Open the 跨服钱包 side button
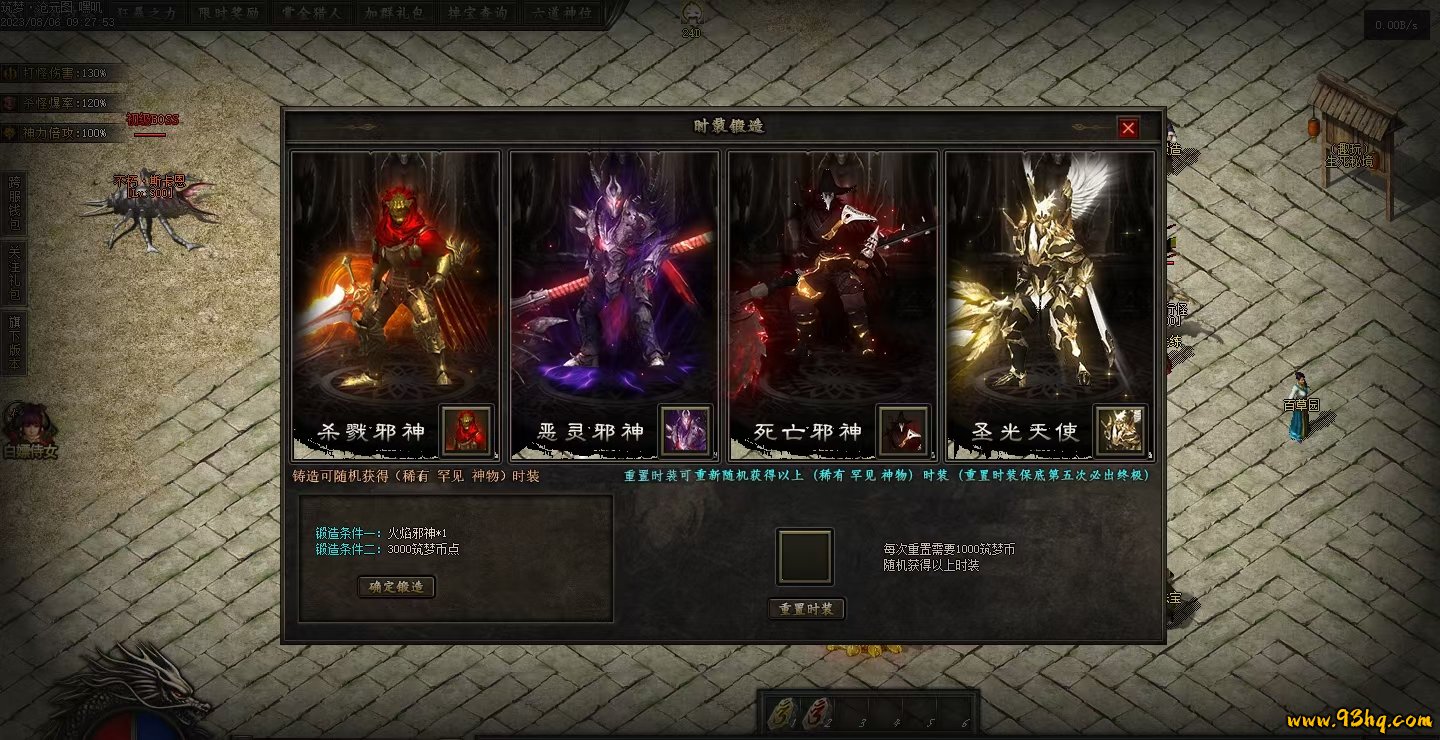1440x740 pixels. pyautogui.click(x=15, y=203)
